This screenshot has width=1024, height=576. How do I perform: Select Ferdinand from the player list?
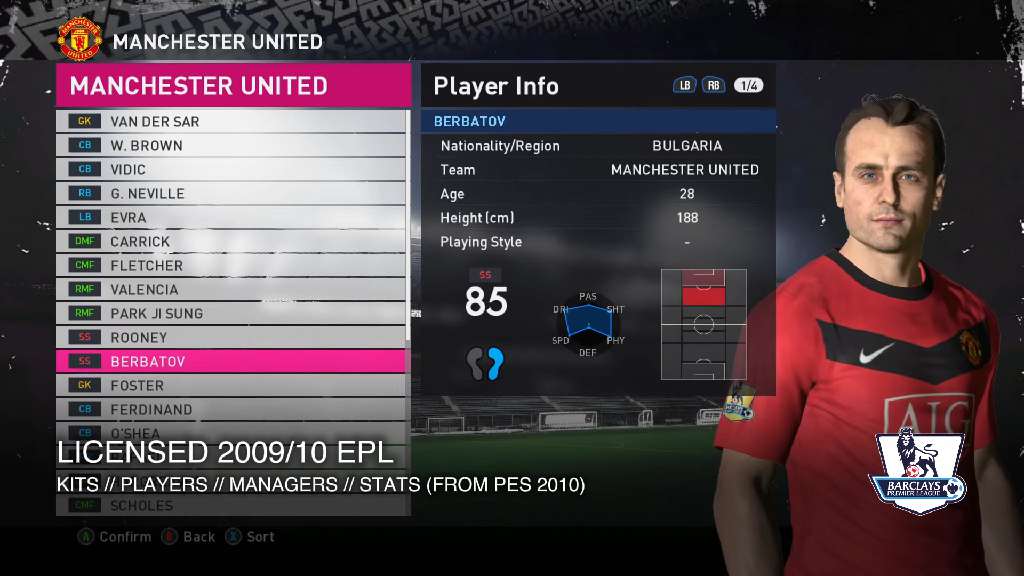click(232, 409)
